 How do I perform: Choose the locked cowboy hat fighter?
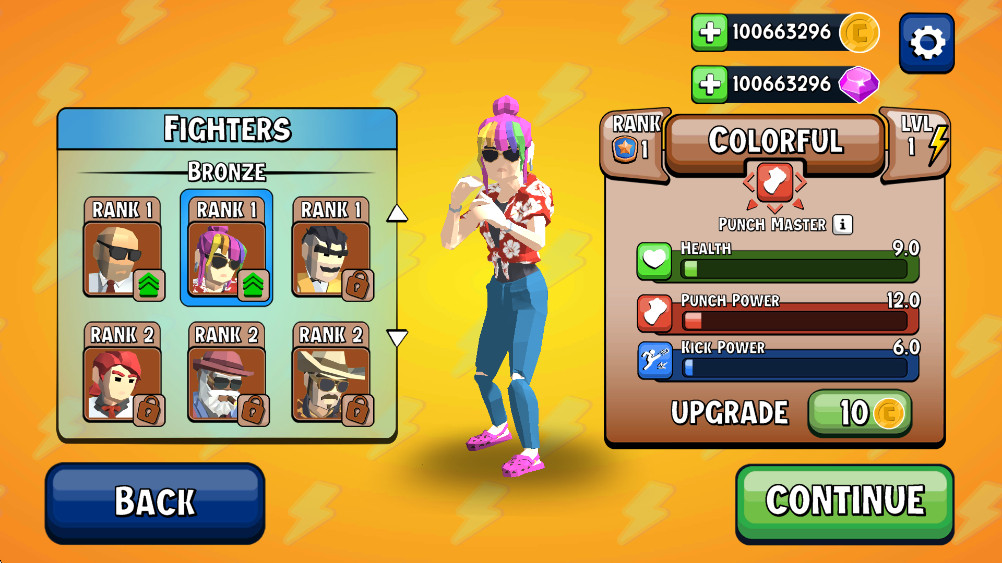(332, 373)
